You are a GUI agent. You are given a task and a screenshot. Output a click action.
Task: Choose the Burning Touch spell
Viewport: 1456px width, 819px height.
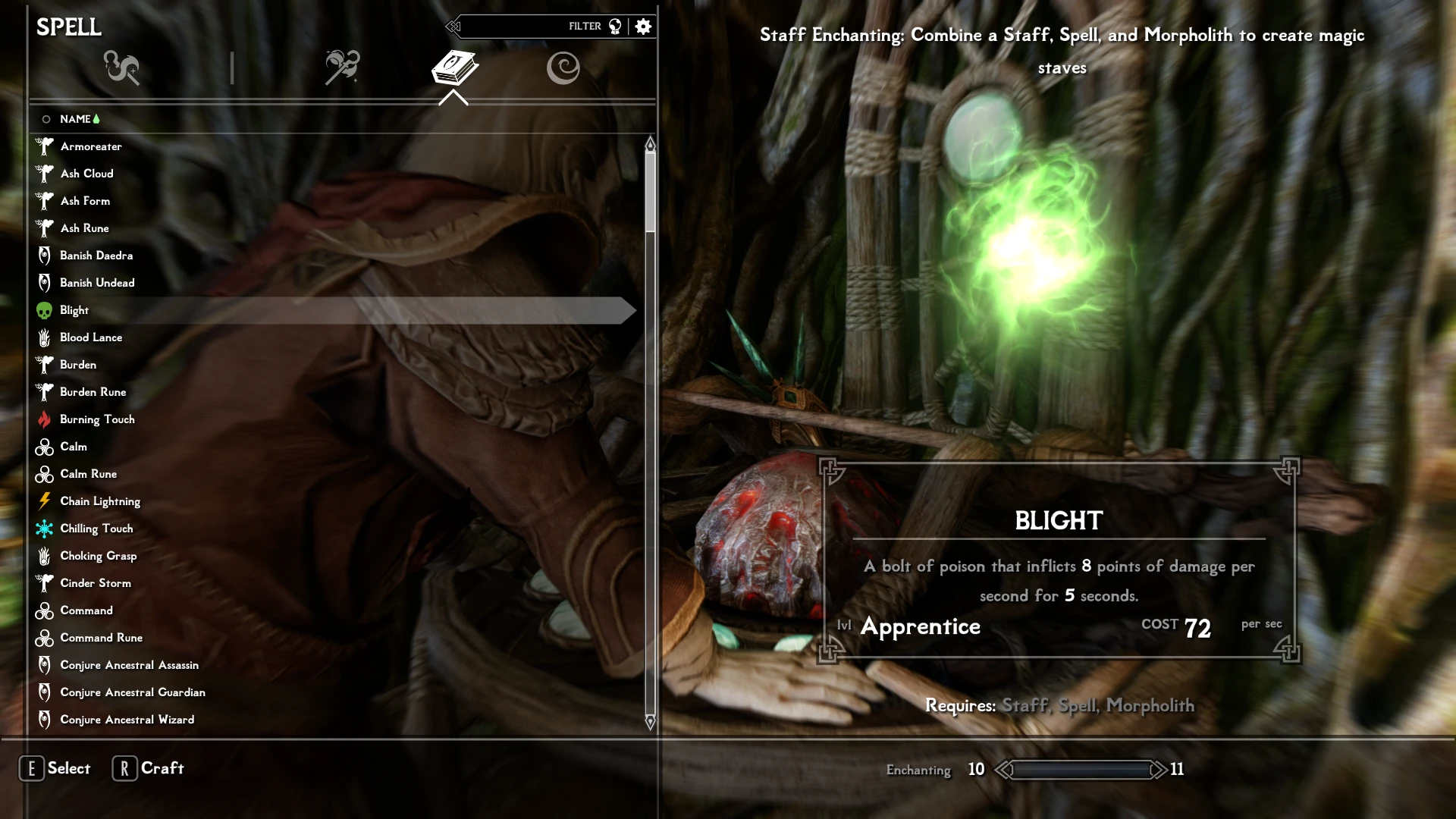(x=97, y=419)
